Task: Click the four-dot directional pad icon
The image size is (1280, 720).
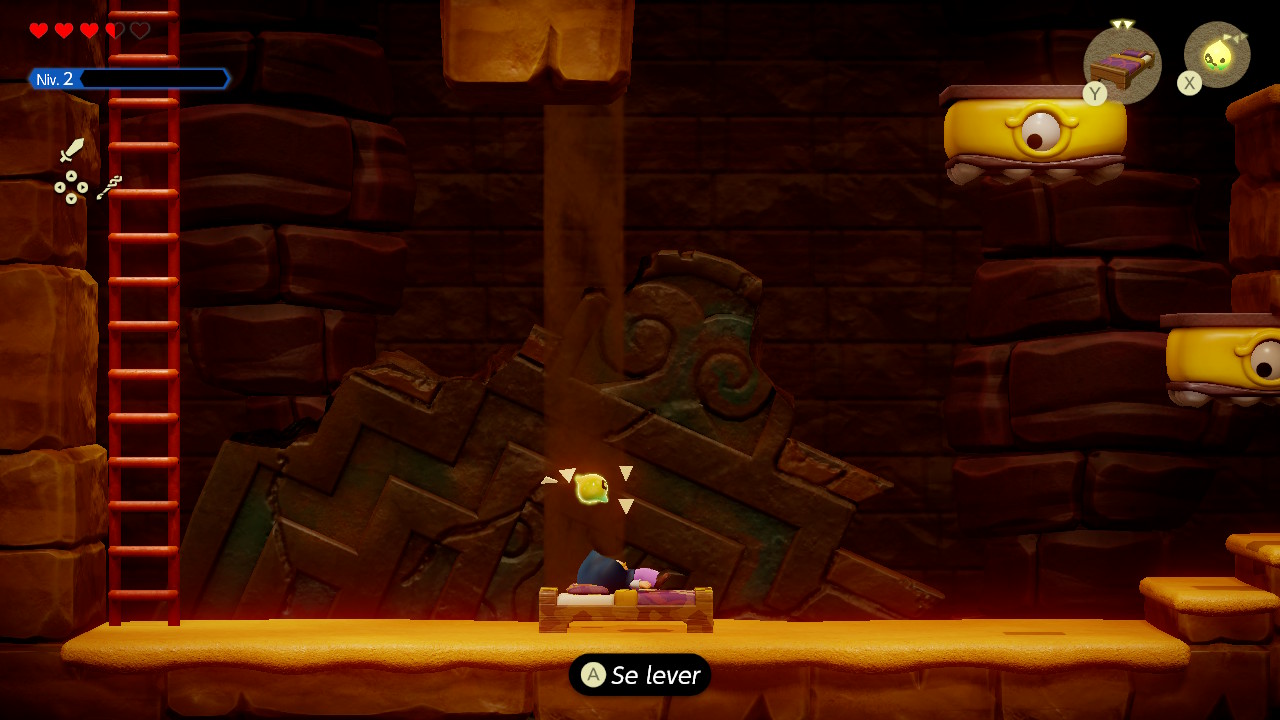Action: pyautogui.click(x=71, y=187)
